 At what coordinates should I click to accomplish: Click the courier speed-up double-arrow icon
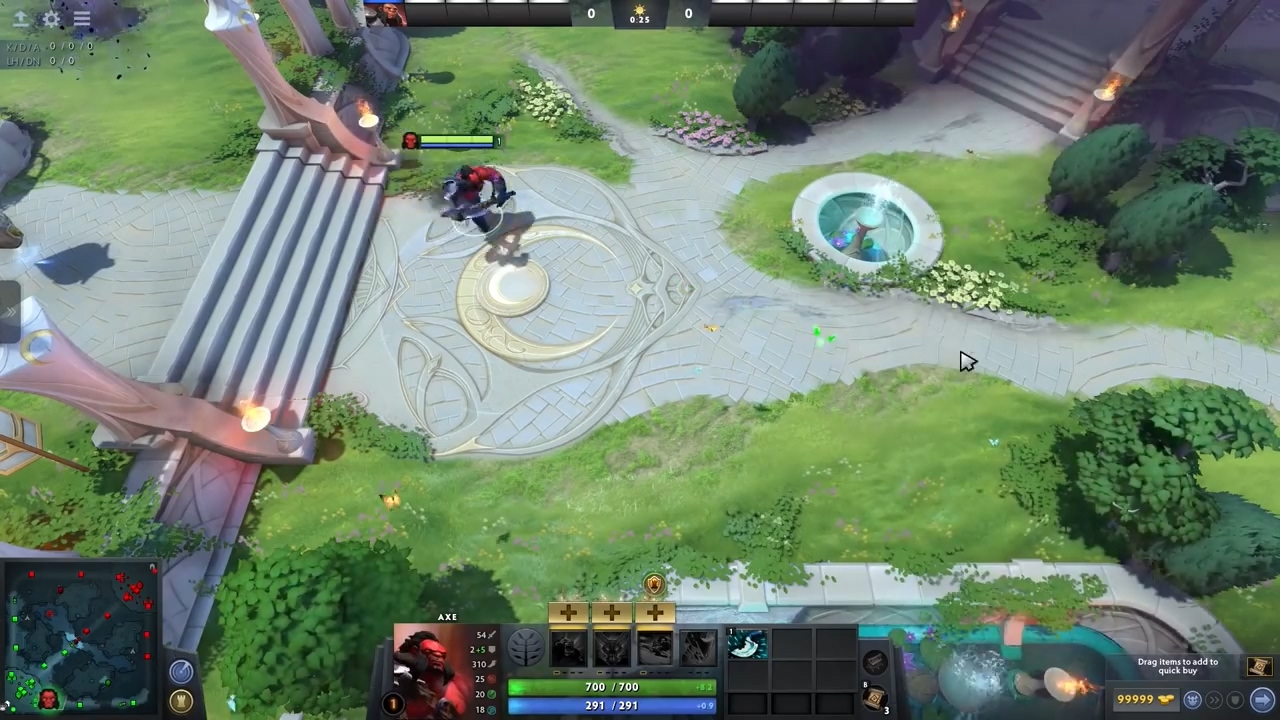coord(1214,700)
